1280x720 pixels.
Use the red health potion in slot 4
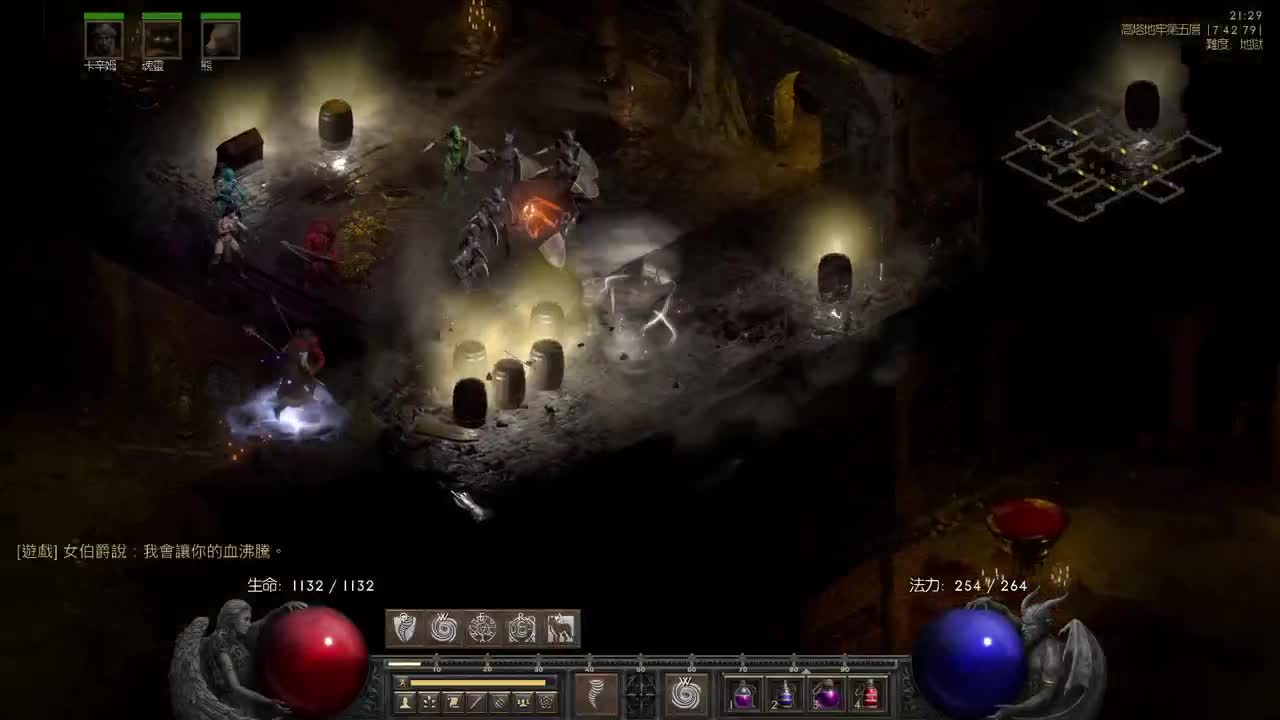(870, 694)
